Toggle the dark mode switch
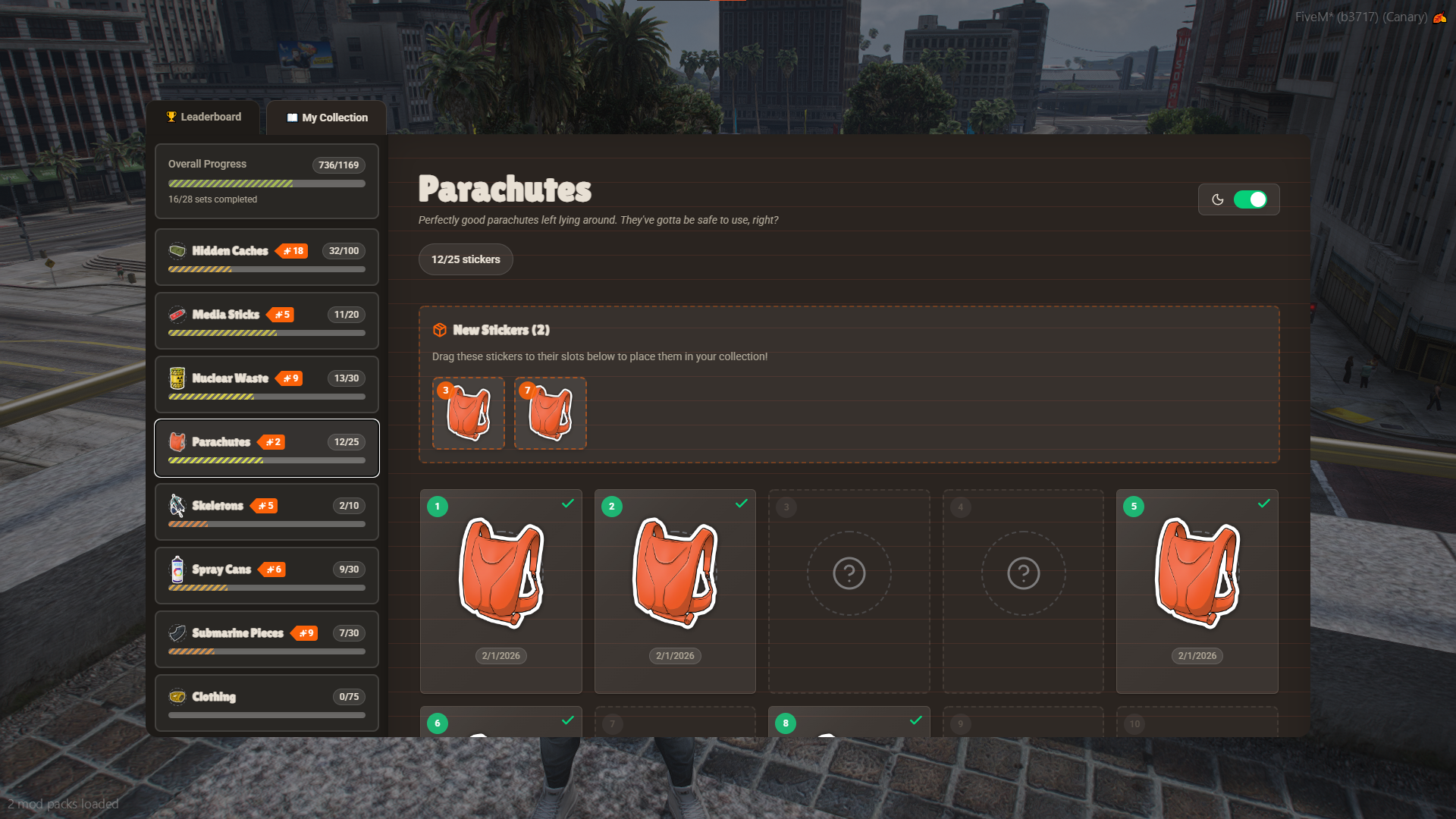Screen dimensions: 1456x819 click(x=1250, y=199)
